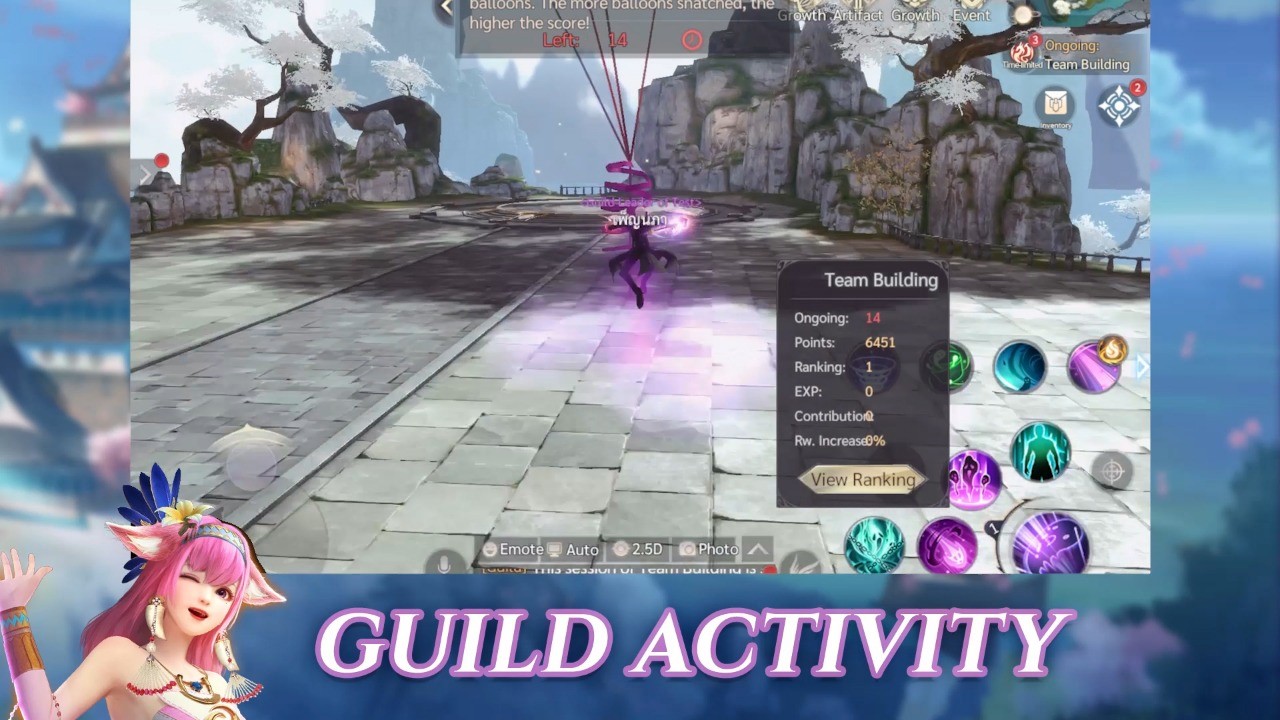The height and width of the screenshot is (720, 1280).
Task: Collapse the bottom action bar with the up chevron
Action: (757, 548)
